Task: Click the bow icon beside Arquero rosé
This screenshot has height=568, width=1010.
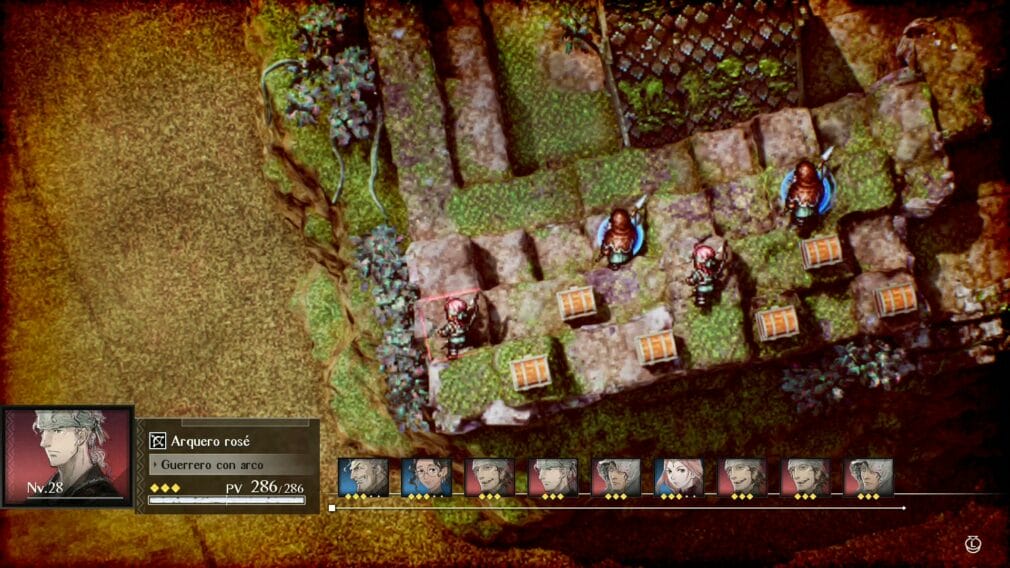Action: point(157,441)
